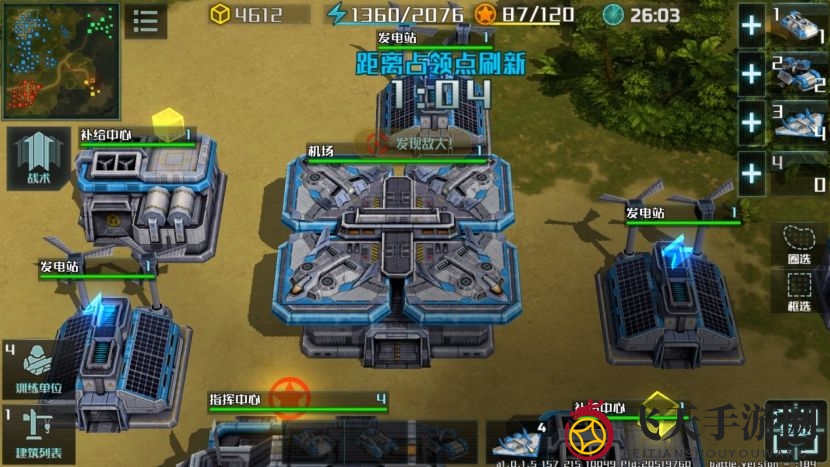Select the group 2 tank squad
Screen dimensions: 830x467
798,73
